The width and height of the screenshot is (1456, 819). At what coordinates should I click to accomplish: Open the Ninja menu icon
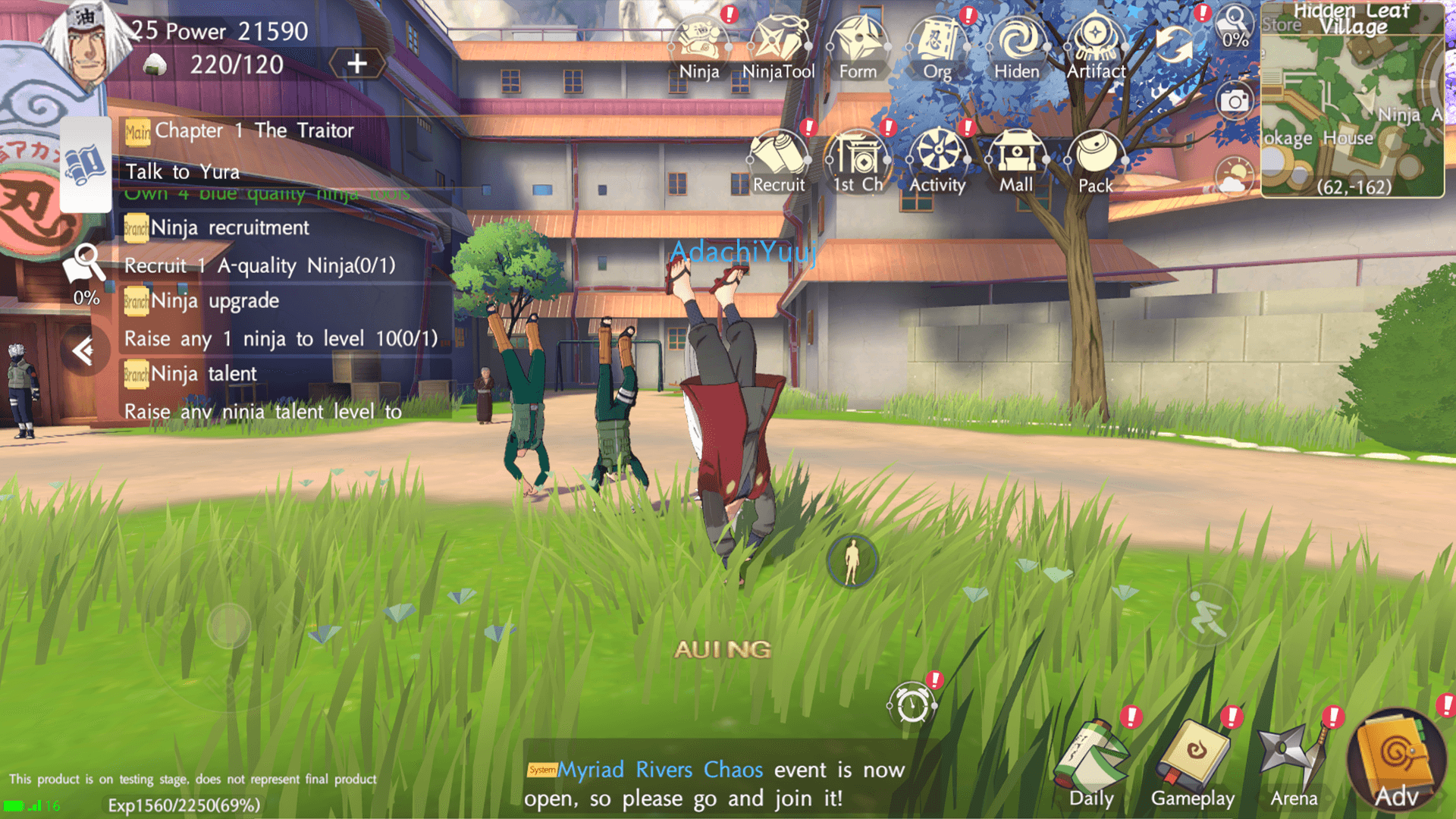(699, 44)
